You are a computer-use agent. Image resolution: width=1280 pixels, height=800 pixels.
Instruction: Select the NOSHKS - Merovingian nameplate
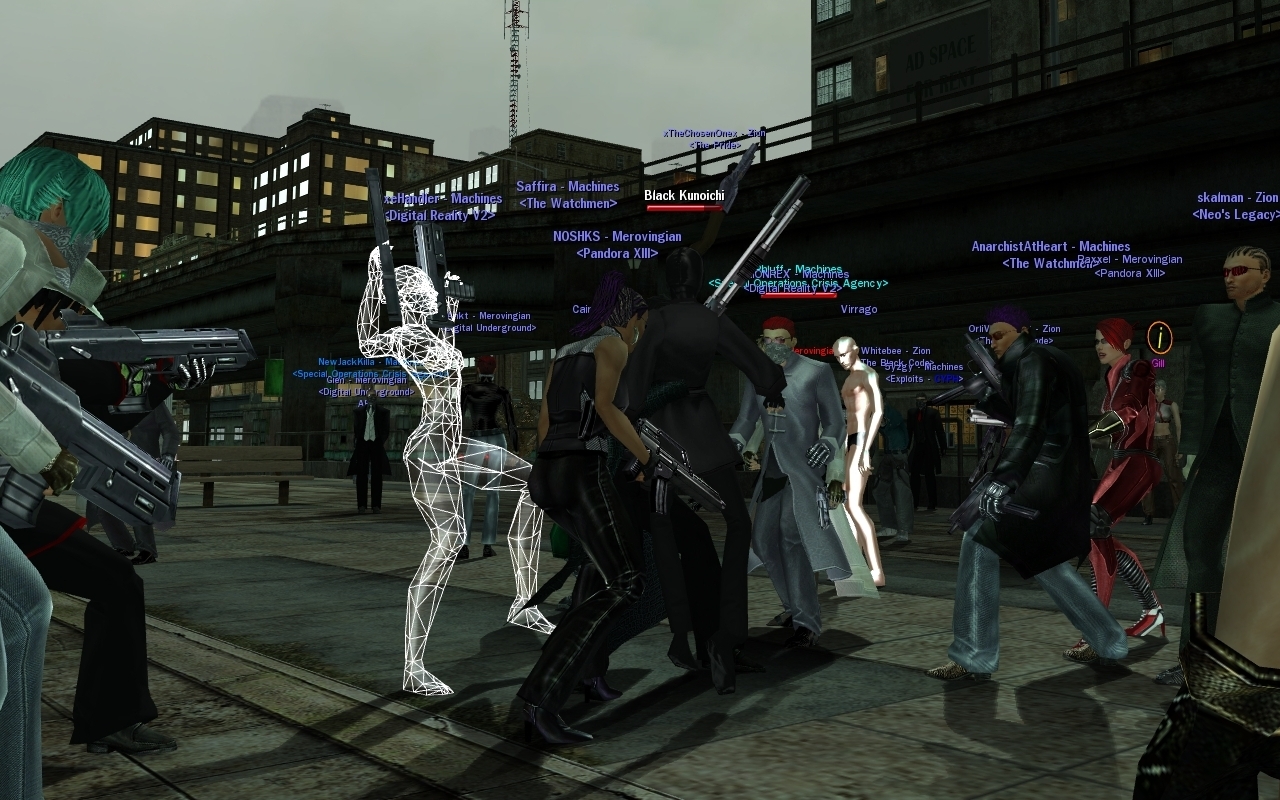[x=617, y=237]
